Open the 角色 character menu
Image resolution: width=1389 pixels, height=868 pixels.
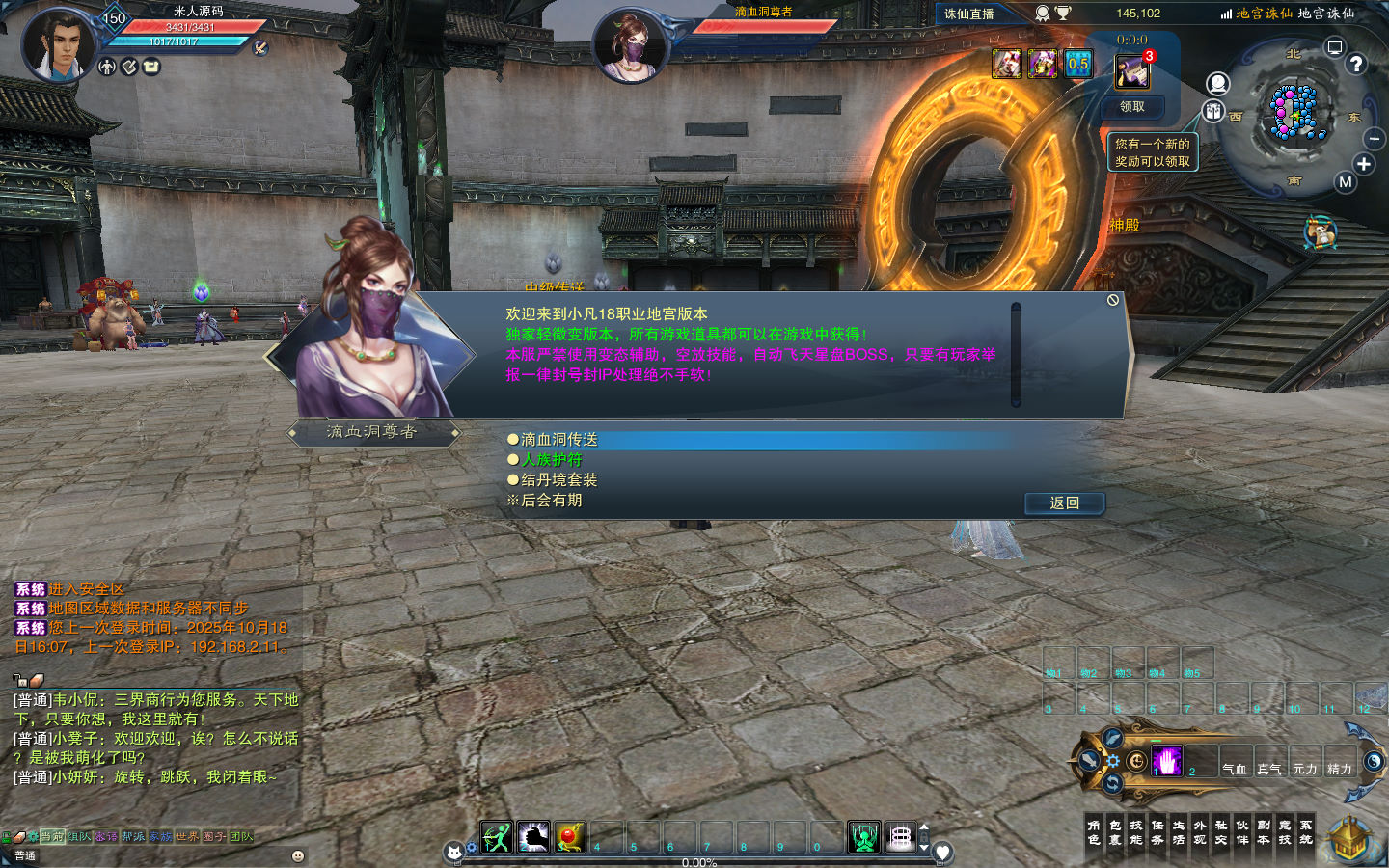[1094, 832]
